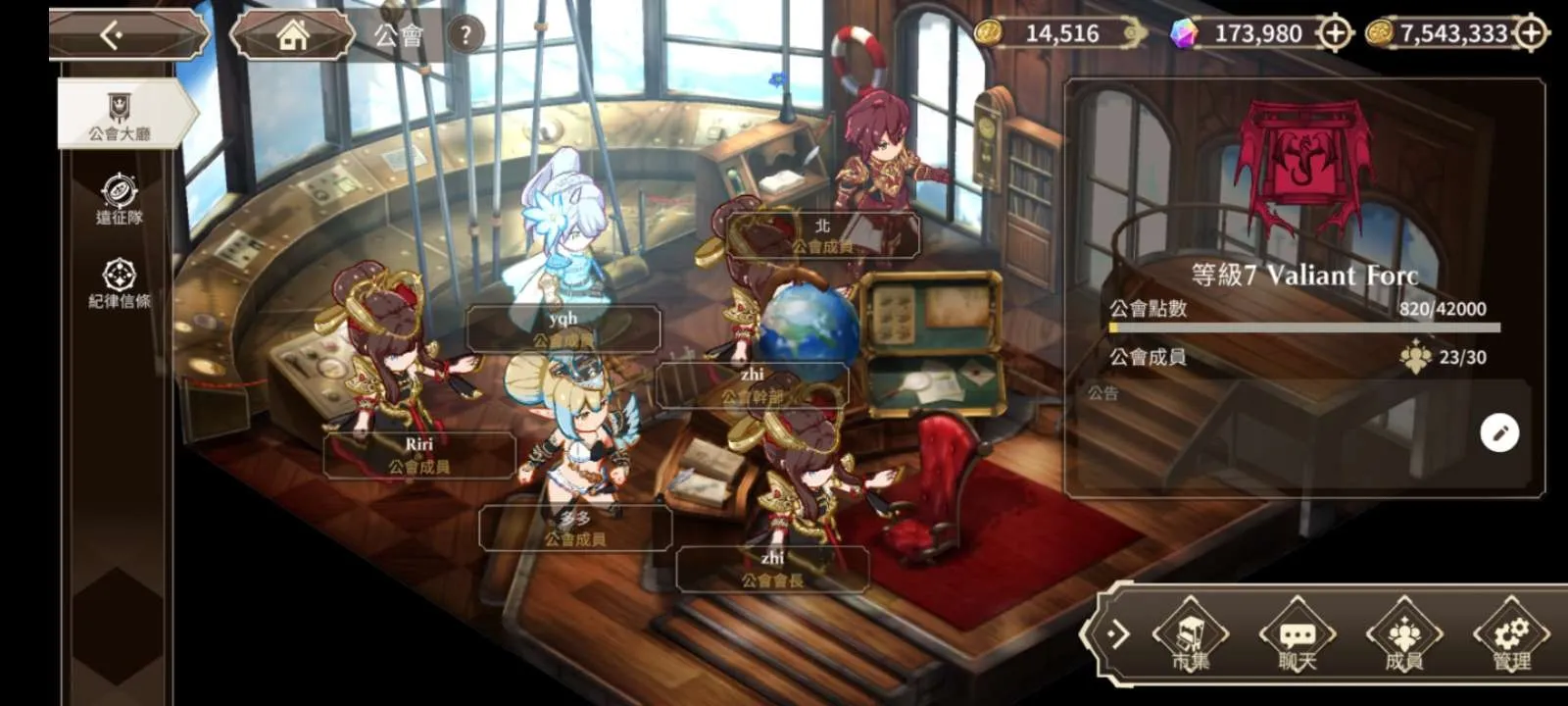Select guild member 北's nameplate
Screen dimensions: 1568x706
tap(822, 235)
